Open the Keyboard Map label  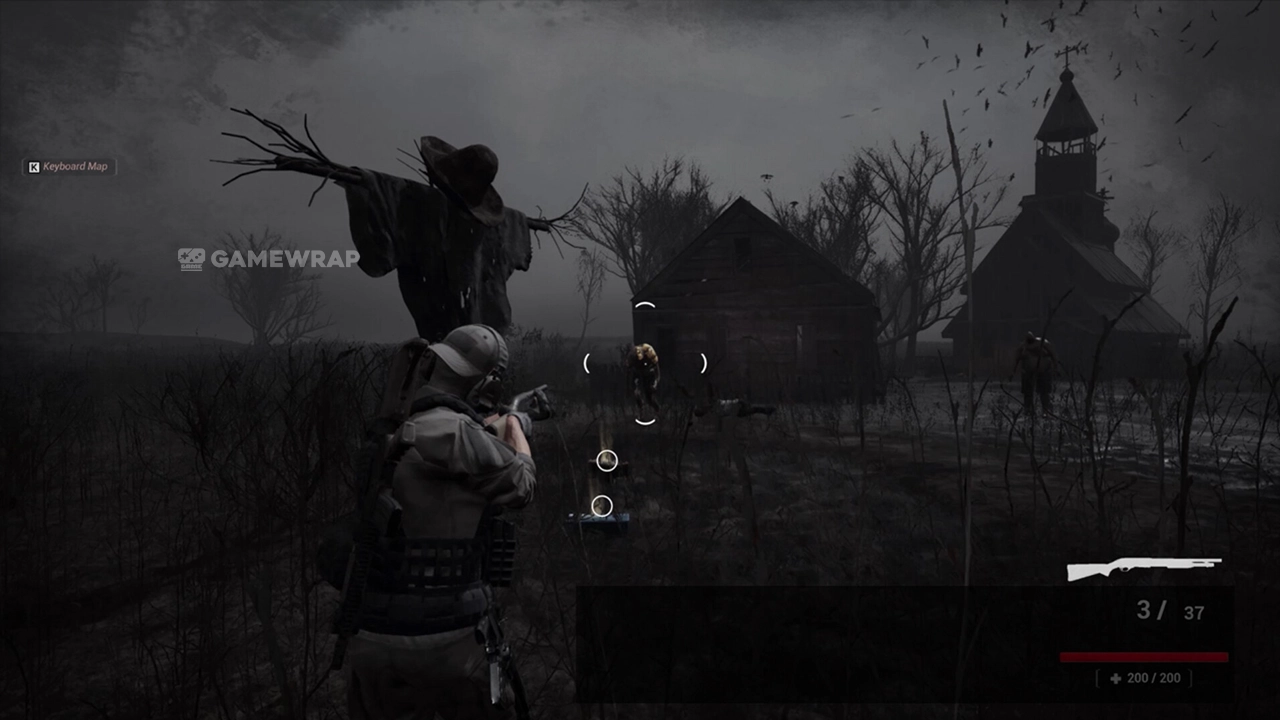[69, 166]
